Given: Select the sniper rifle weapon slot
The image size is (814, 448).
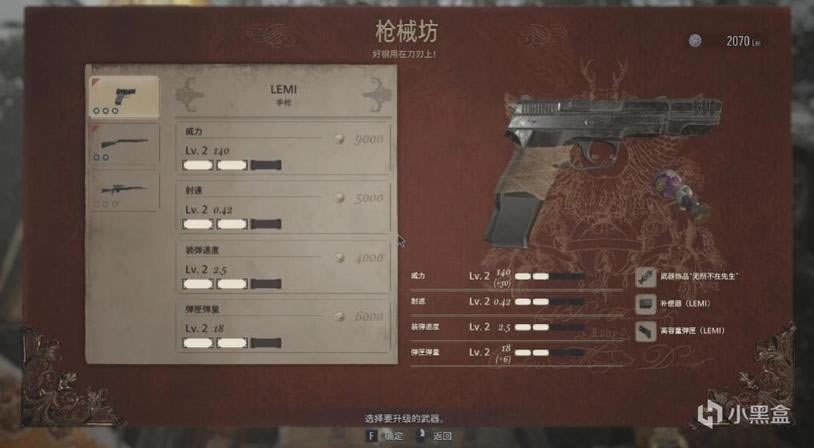Looking at the screenshot, I should [x=124, y=189].
